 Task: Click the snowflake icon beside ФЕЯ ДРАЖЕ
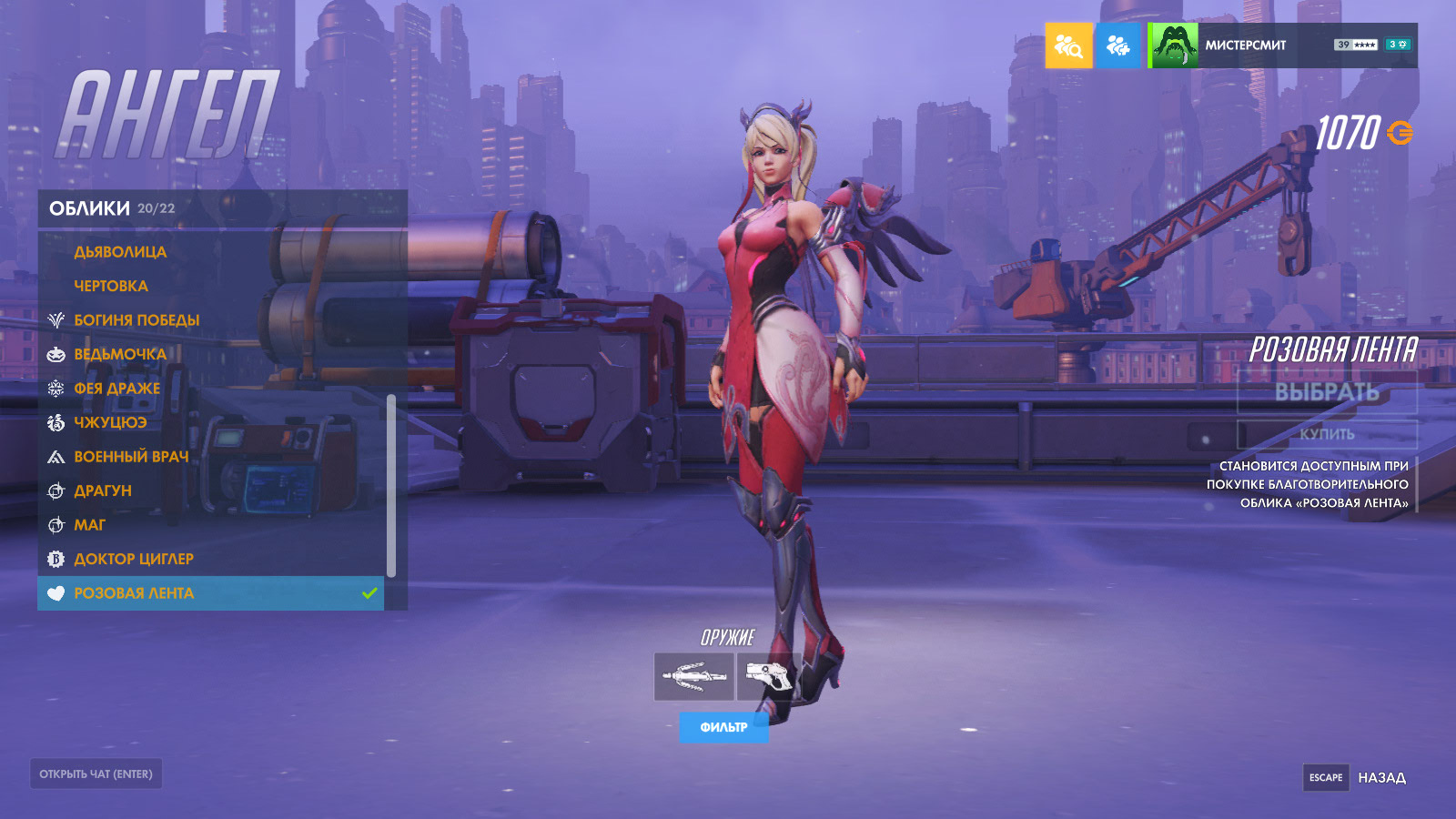click(56, 388)
